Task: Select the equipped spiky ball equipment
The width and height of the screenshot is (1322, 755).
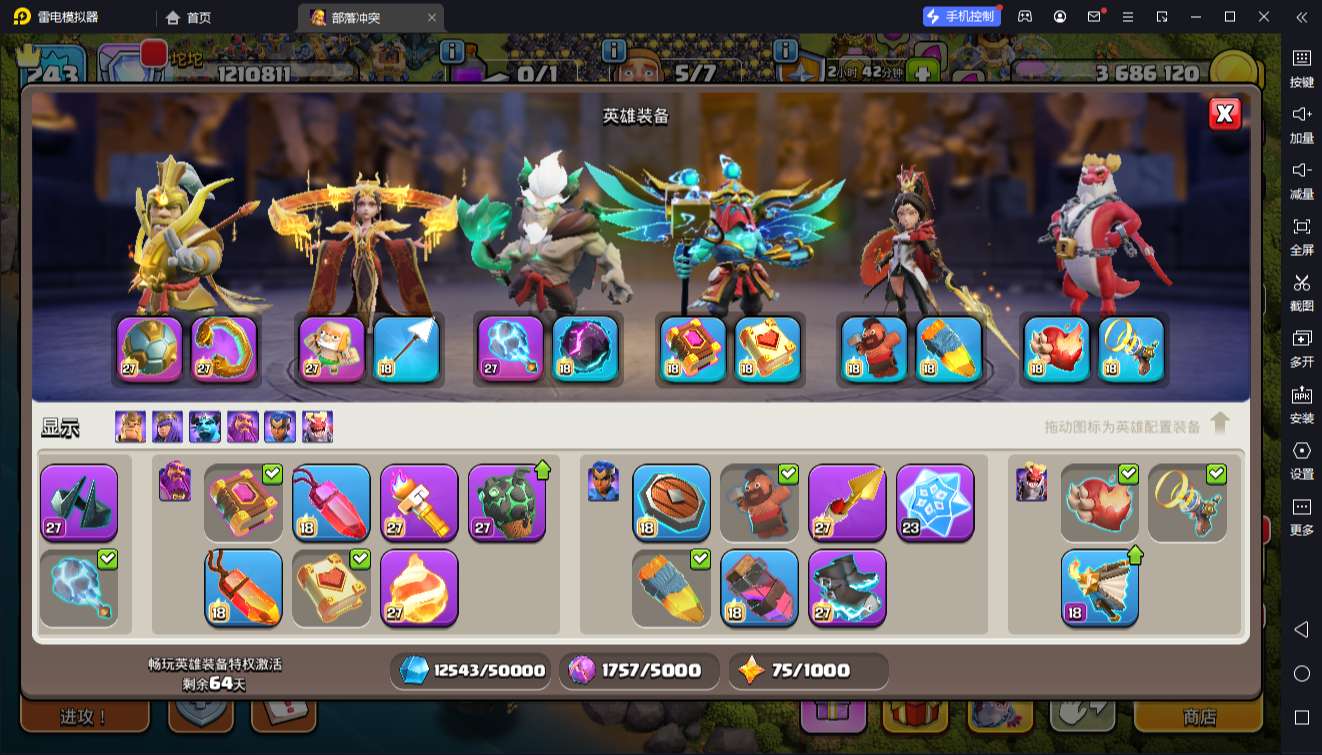Action: [150, 349]
